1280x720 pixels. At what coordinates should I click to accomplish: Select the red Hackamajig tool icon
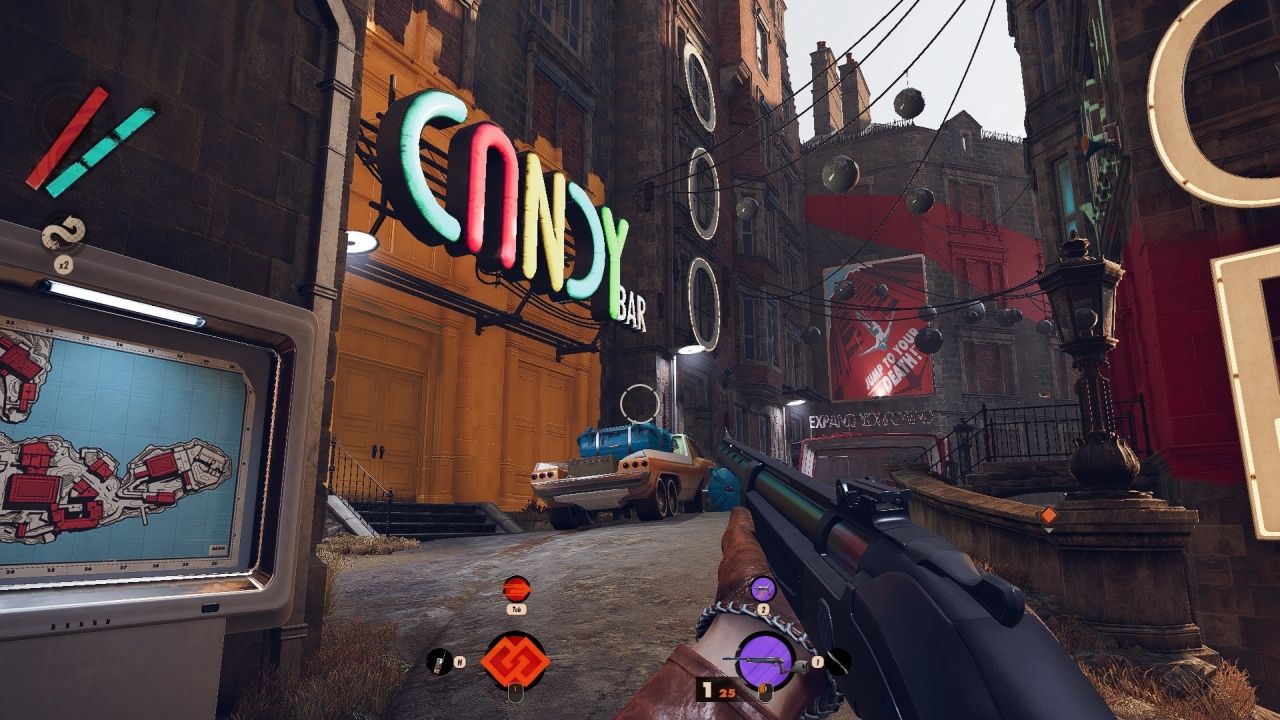(x=515, y=660)
